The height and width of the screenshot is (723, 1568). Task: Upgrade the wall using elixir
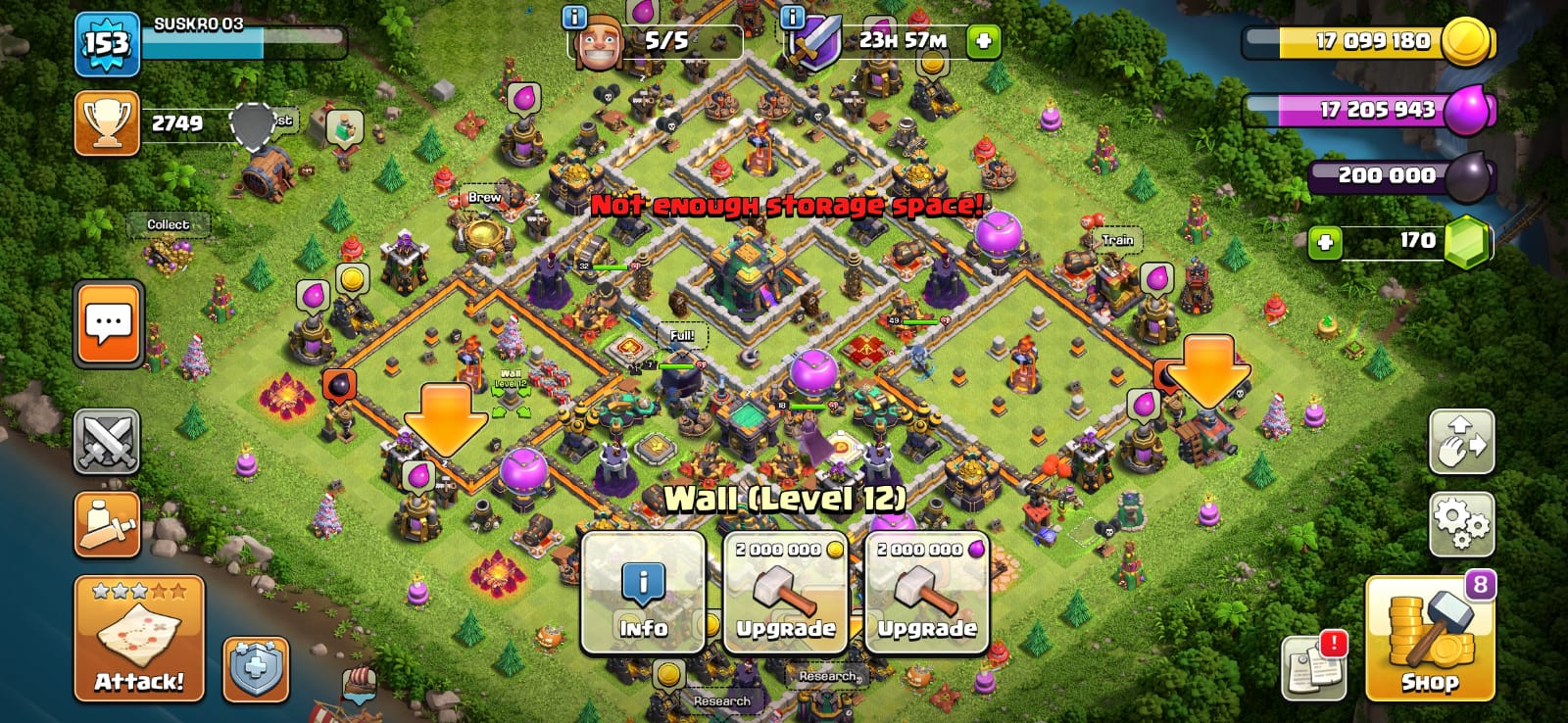click(x=926, y=594)
